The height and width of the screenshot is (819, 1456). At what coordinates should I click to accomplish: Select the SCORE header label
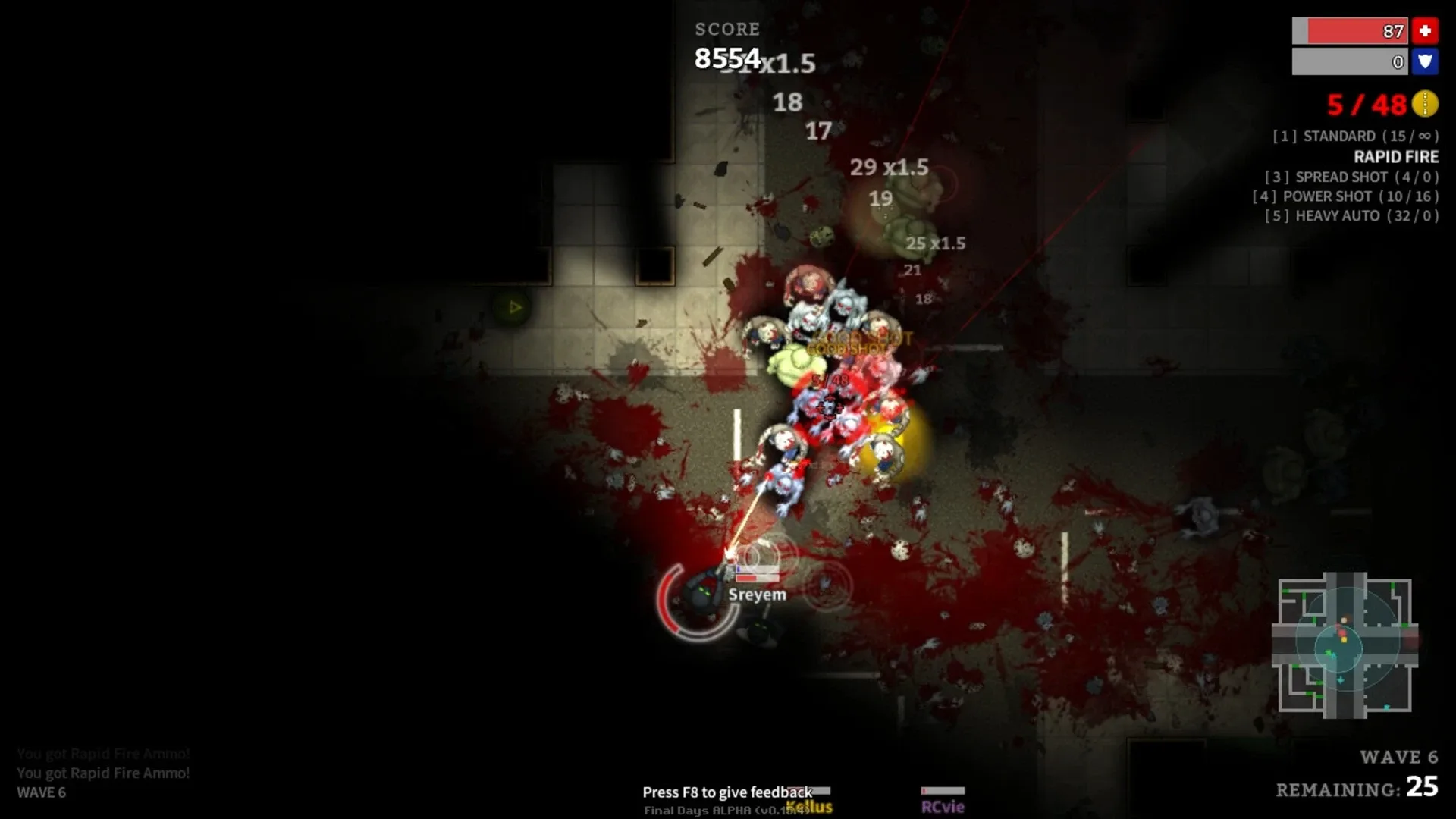click(x=726, y=30)
